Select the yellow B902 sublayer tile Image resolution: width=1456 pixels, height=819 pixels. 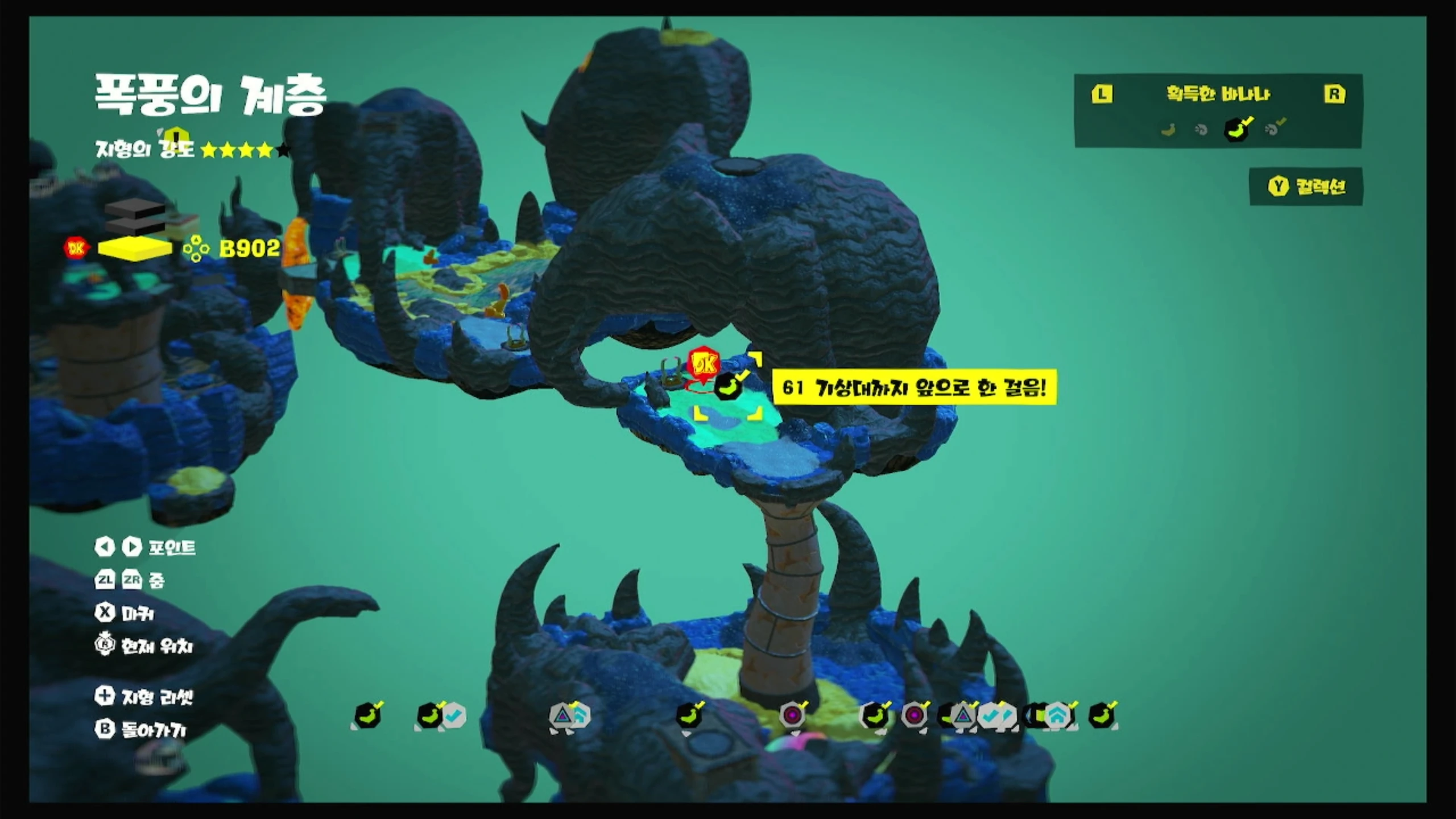tap(135, 249)
